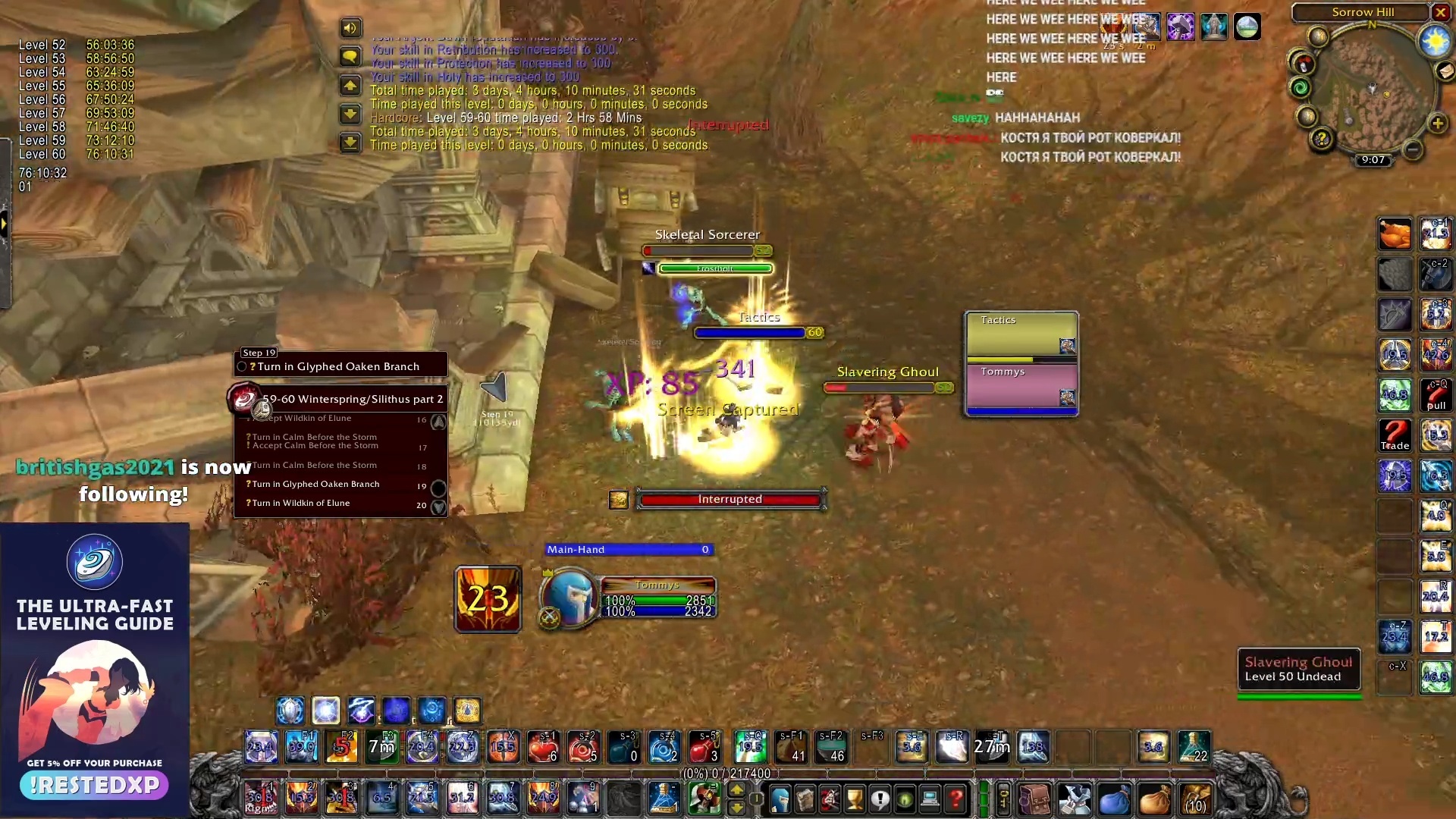1456x819 pixels.
Task: Zoom out on the minimap
Action: pos(1412,149)
